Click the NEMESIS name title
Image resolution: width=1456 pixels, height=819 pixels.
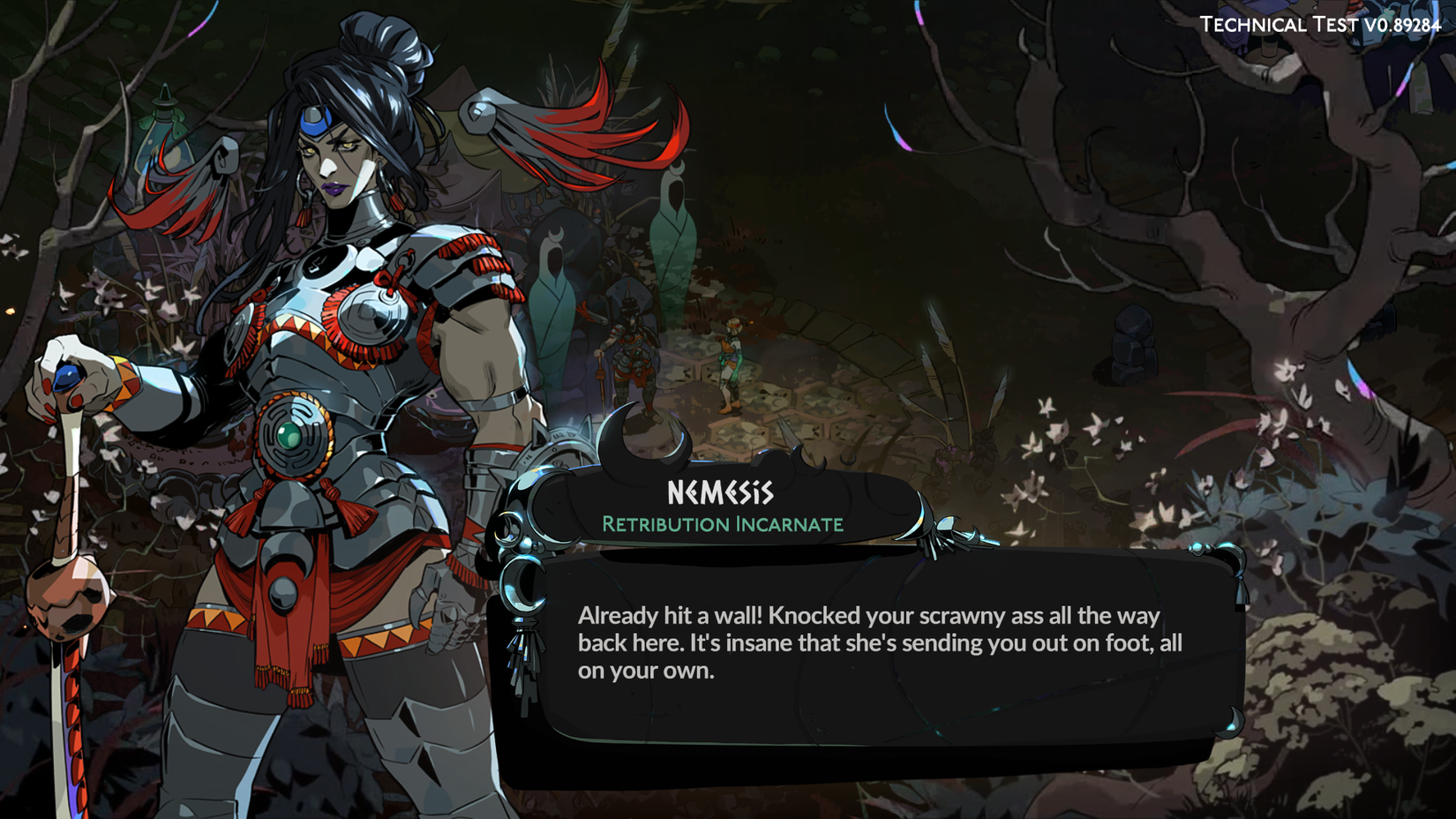722,488
